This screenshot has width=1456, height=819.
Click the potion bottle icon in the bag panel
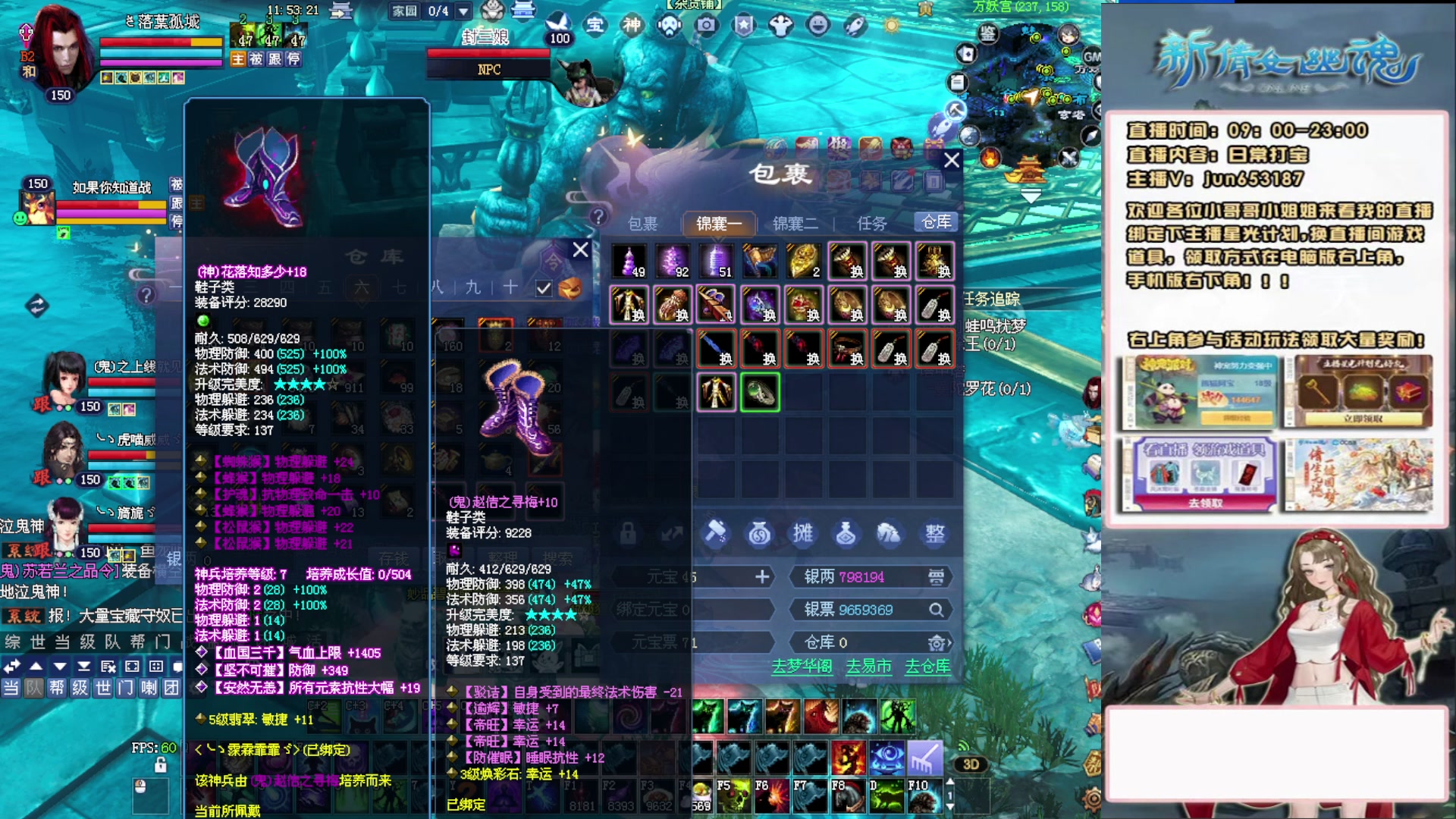pyautogui.click(x=847, y=534)
